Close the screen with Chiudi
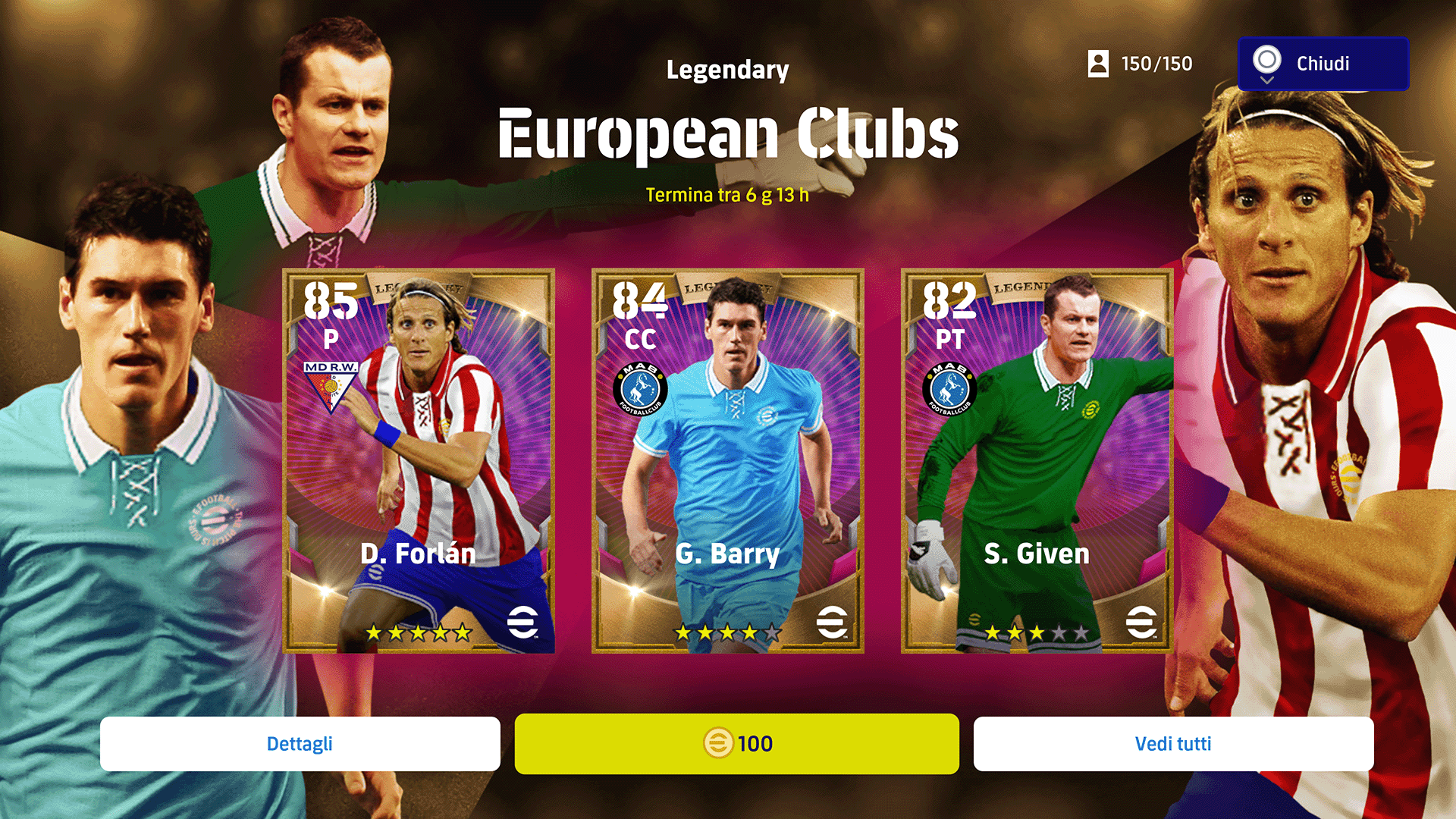Viewport: 1456px width, 819px height. click(1323, 64)
